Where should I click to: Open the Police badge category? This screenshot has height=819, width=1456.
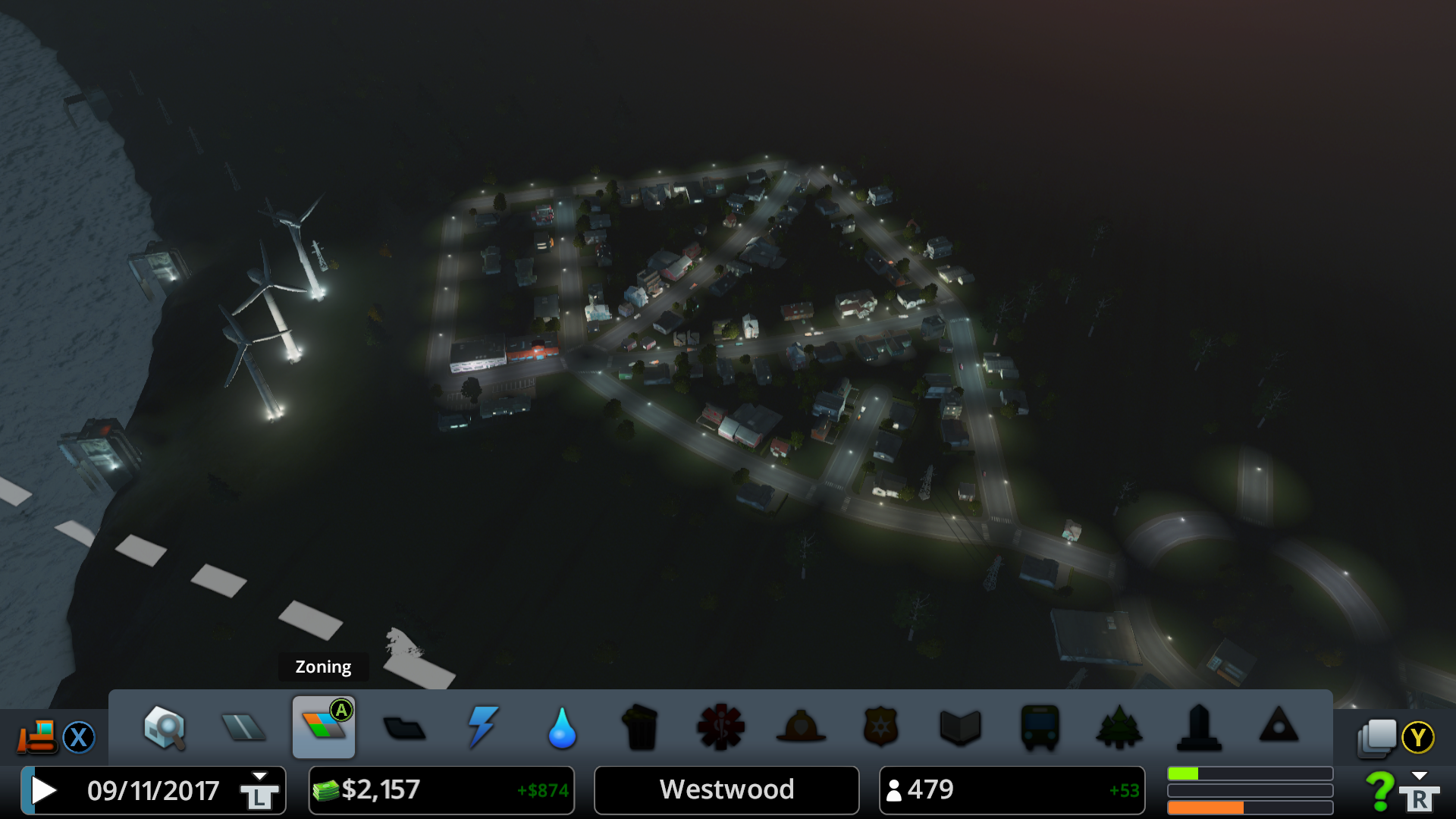click(x=880, y=728)
